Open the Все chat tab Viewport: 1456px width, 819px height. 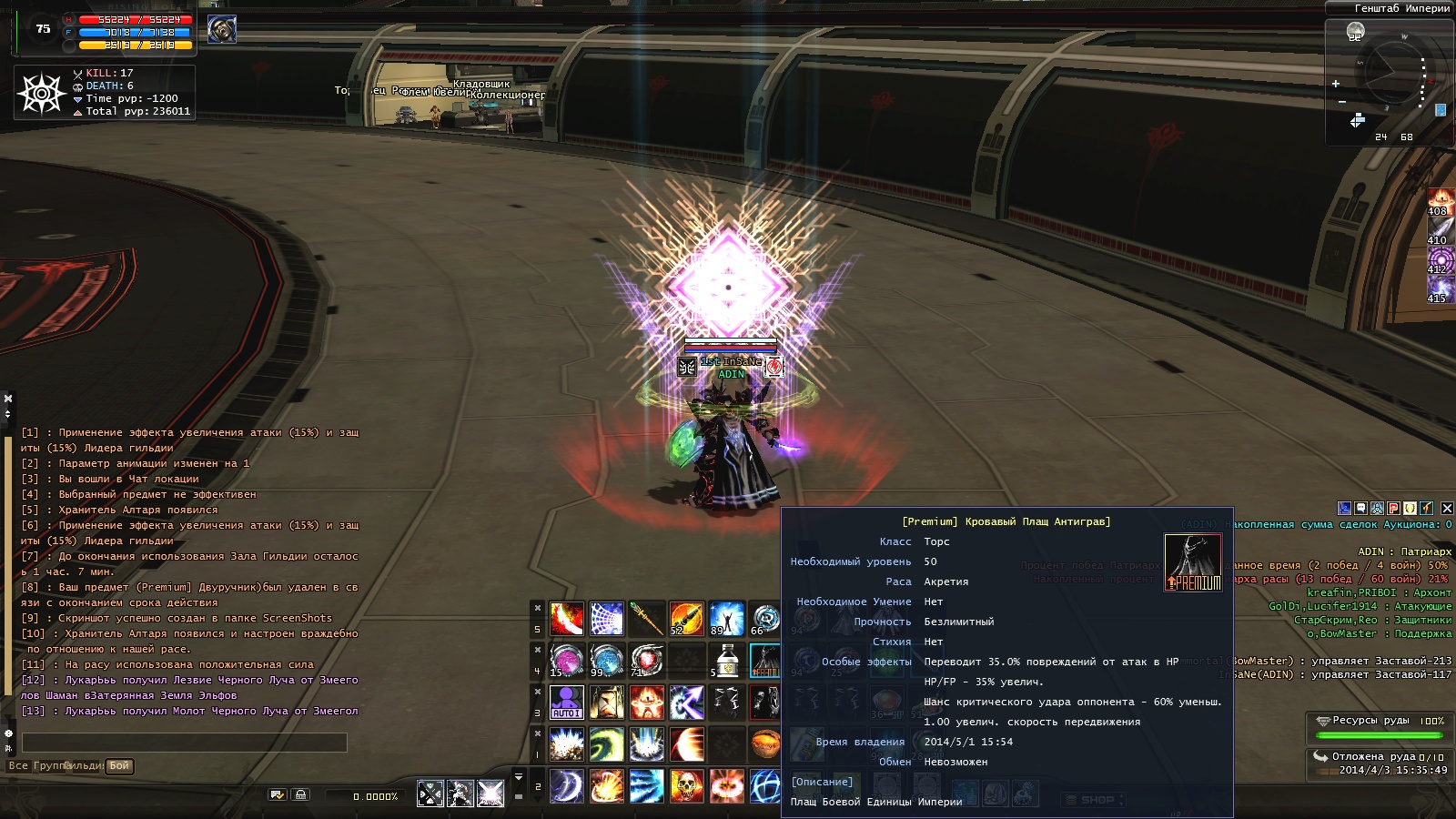click(x=18, y=766)
